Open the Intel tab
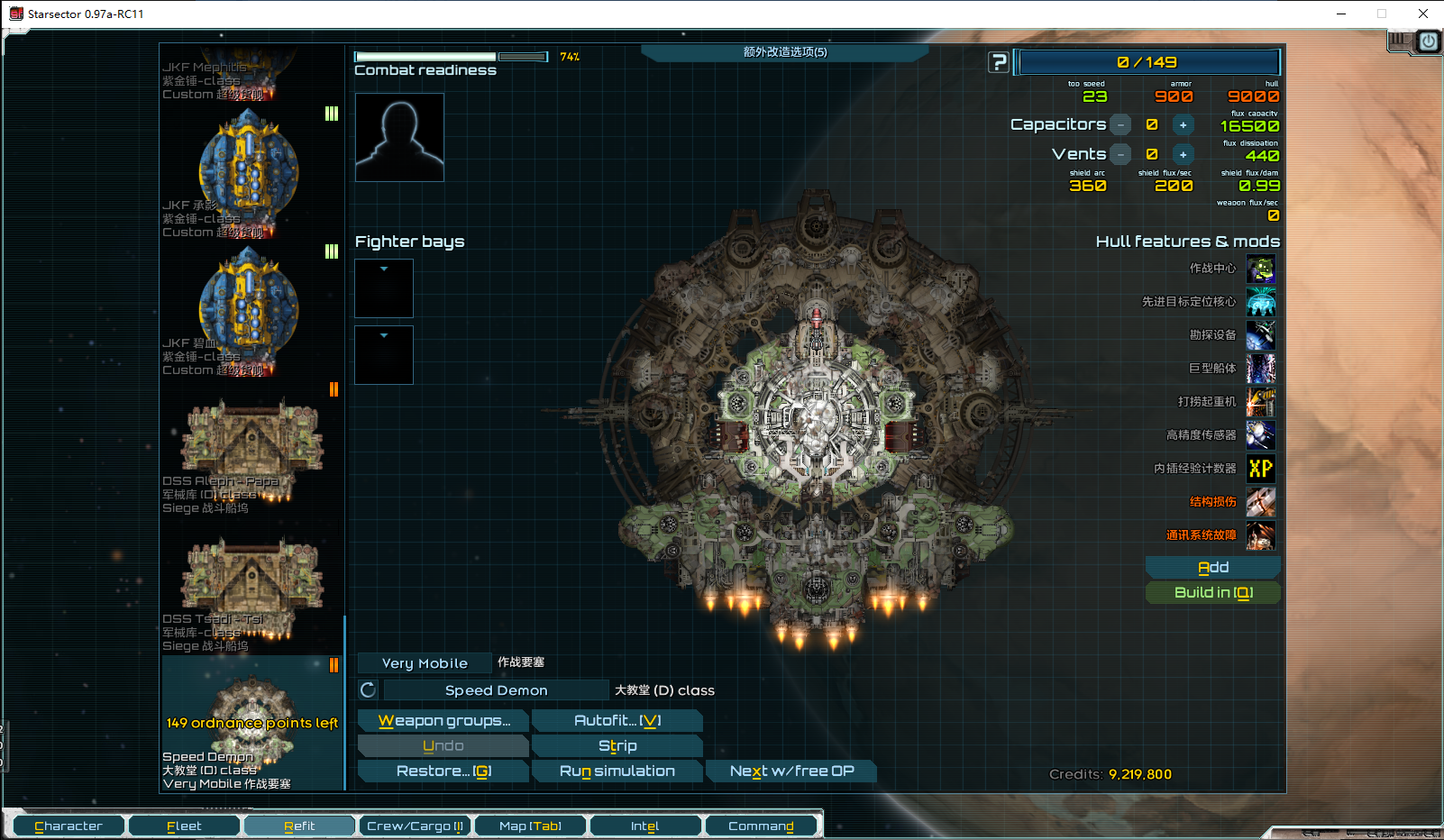1444x840 pixels. click(x=644, y=826)
